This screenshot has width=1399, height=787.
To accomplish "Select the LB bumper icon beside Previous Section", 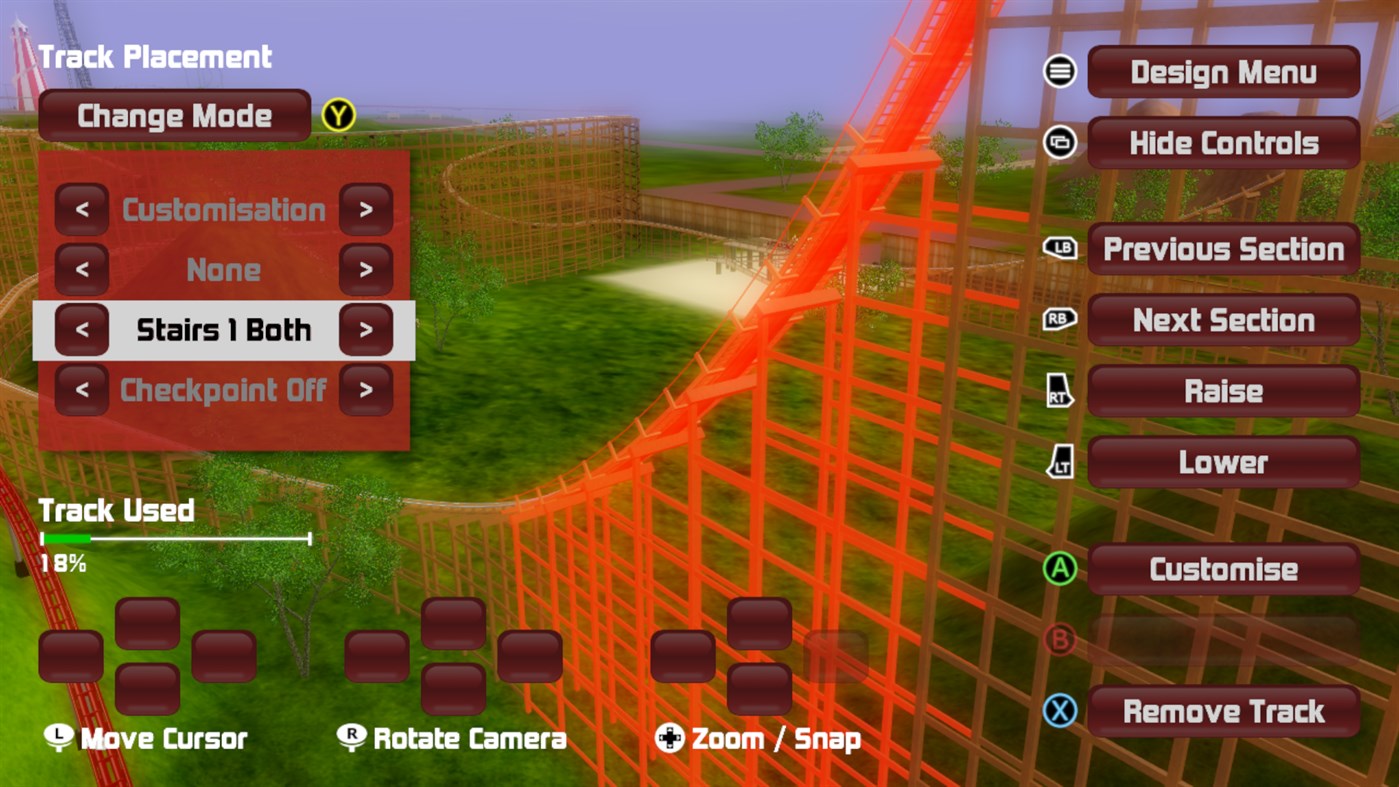I will (1058, 249).
